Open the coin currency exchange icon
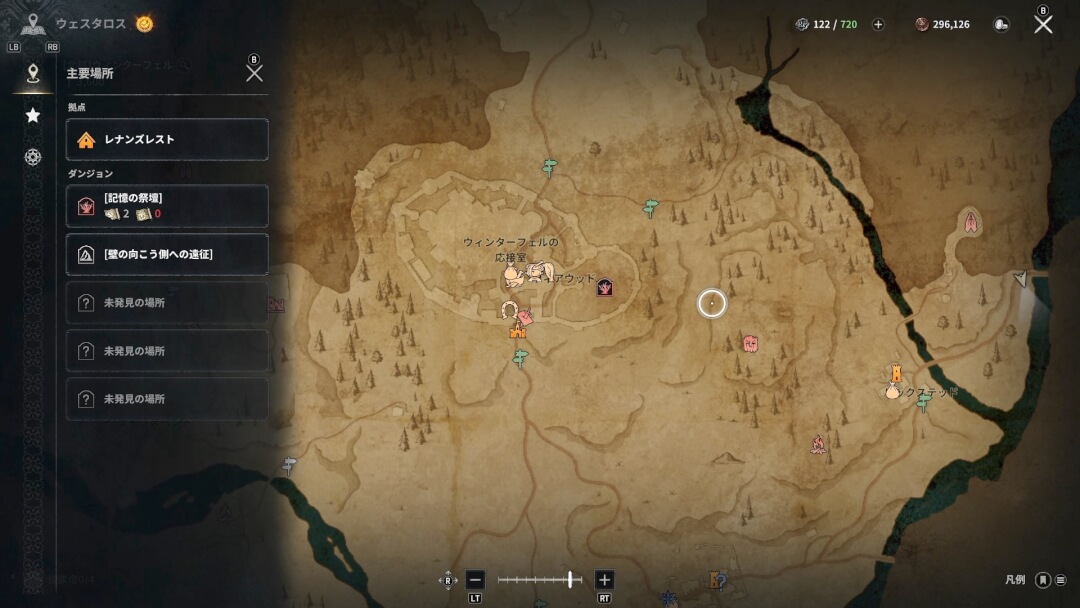The image size is (1080, 608). [1001, 25]
